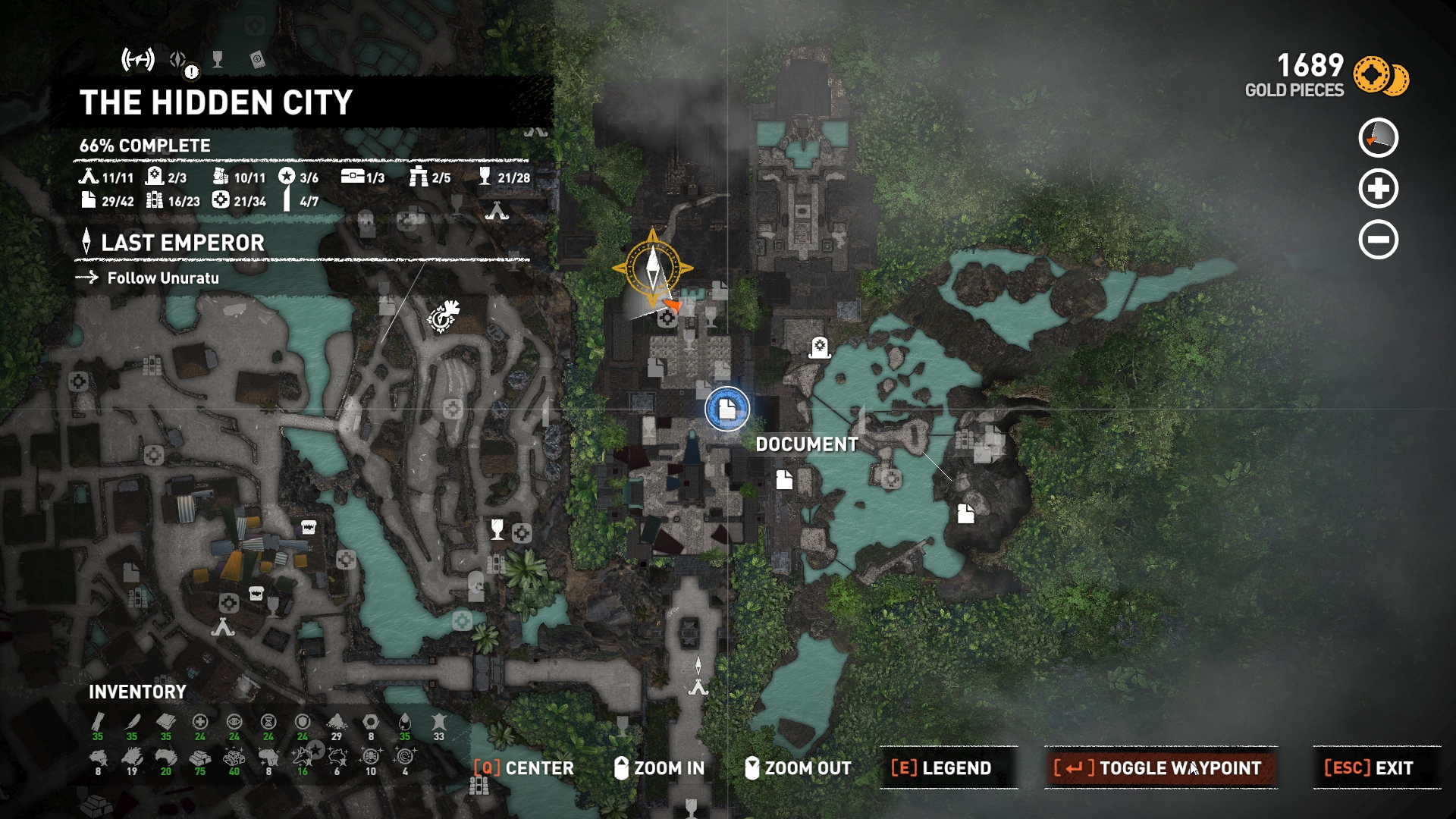
Task: Select the monolith marker near the lake
Action: tap(819, 347)
